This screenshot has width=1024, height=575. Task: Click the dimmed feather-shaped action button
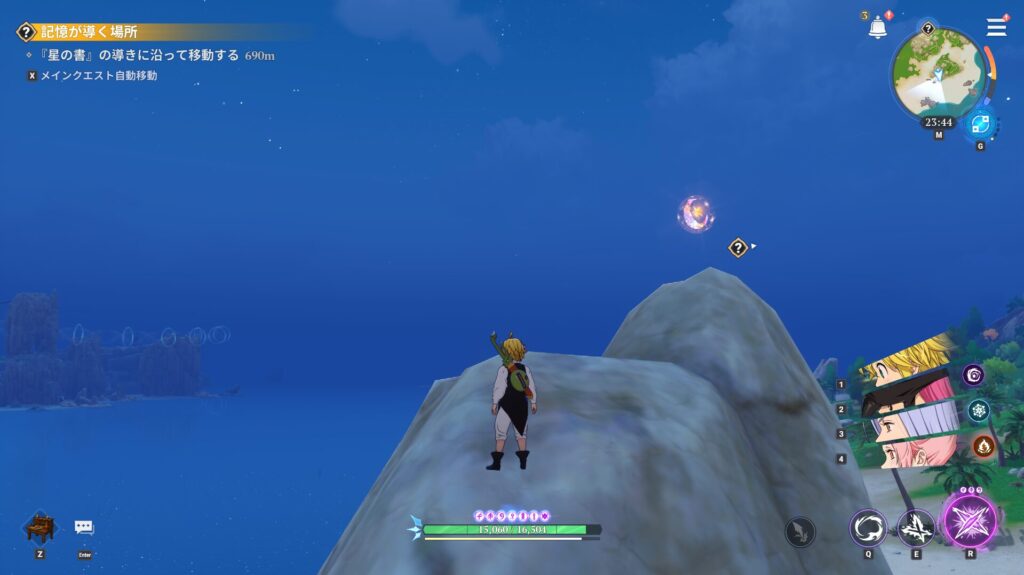(x=800, y=531)
